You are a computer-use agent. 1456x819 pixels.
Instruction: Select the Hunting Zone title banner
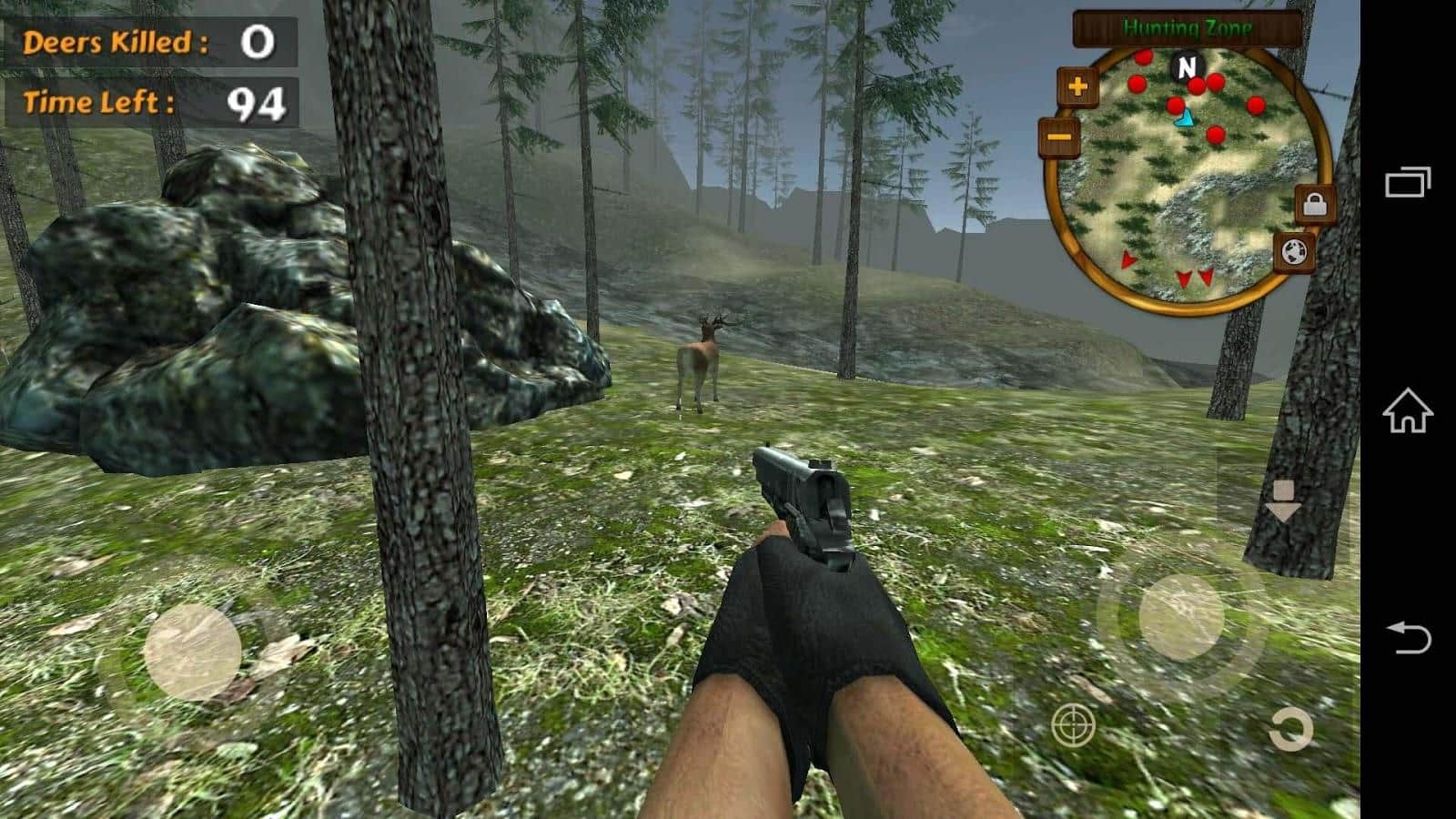coord(1186,27)
